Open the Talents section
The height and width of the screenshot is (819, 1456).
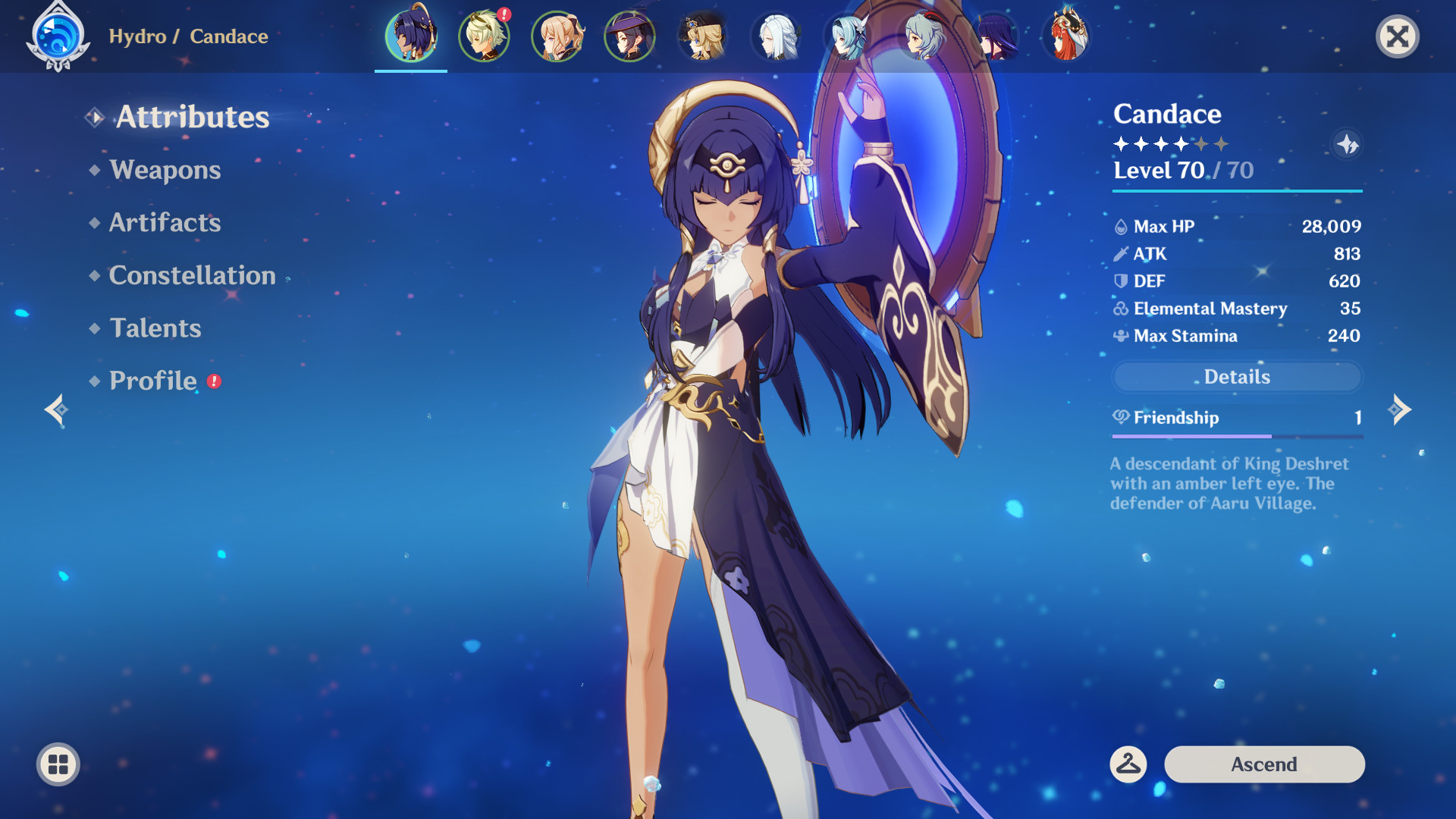click(x=155, y=328)
